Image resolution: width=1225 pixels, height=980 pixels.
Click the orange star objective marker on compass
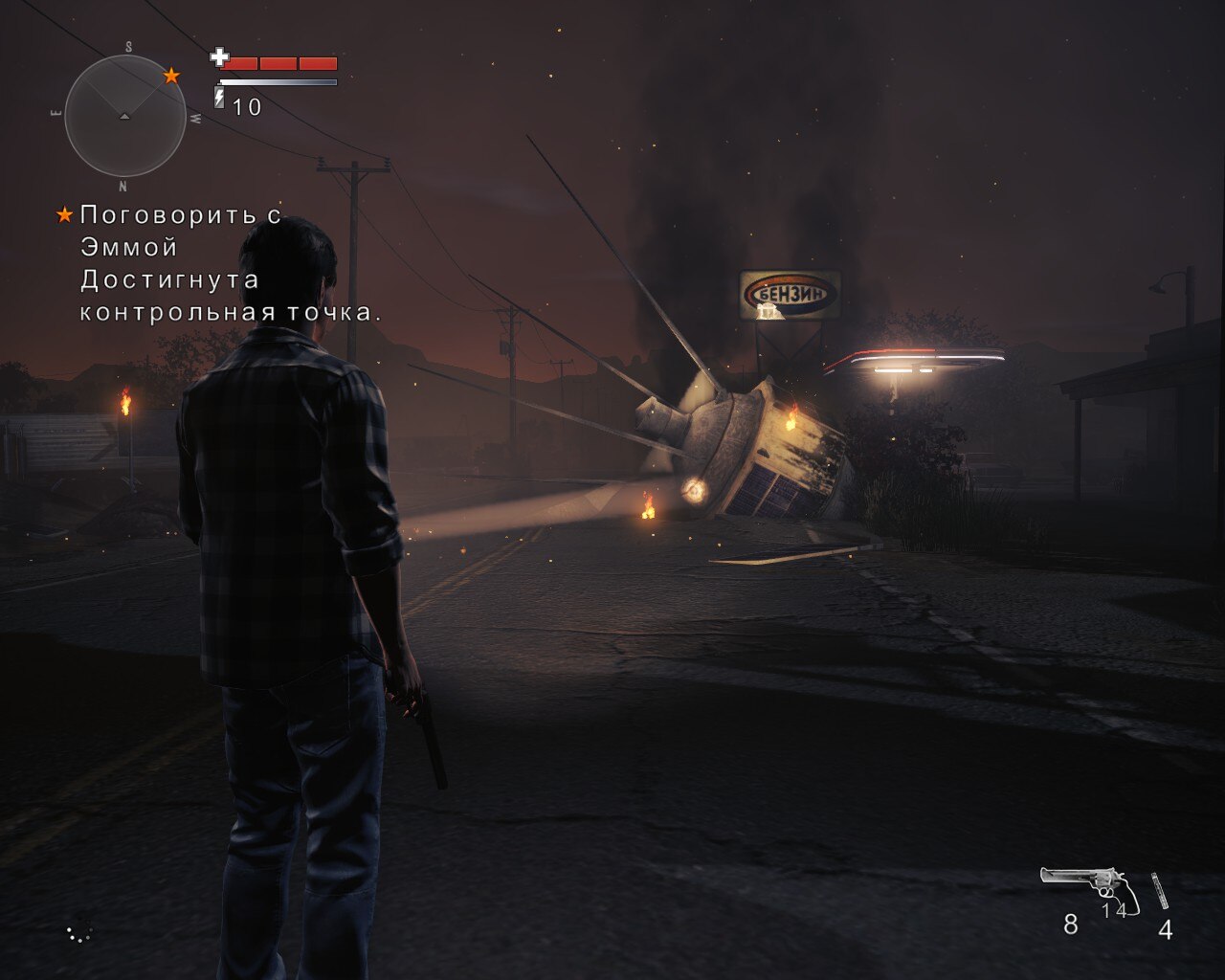pos(172,74)
